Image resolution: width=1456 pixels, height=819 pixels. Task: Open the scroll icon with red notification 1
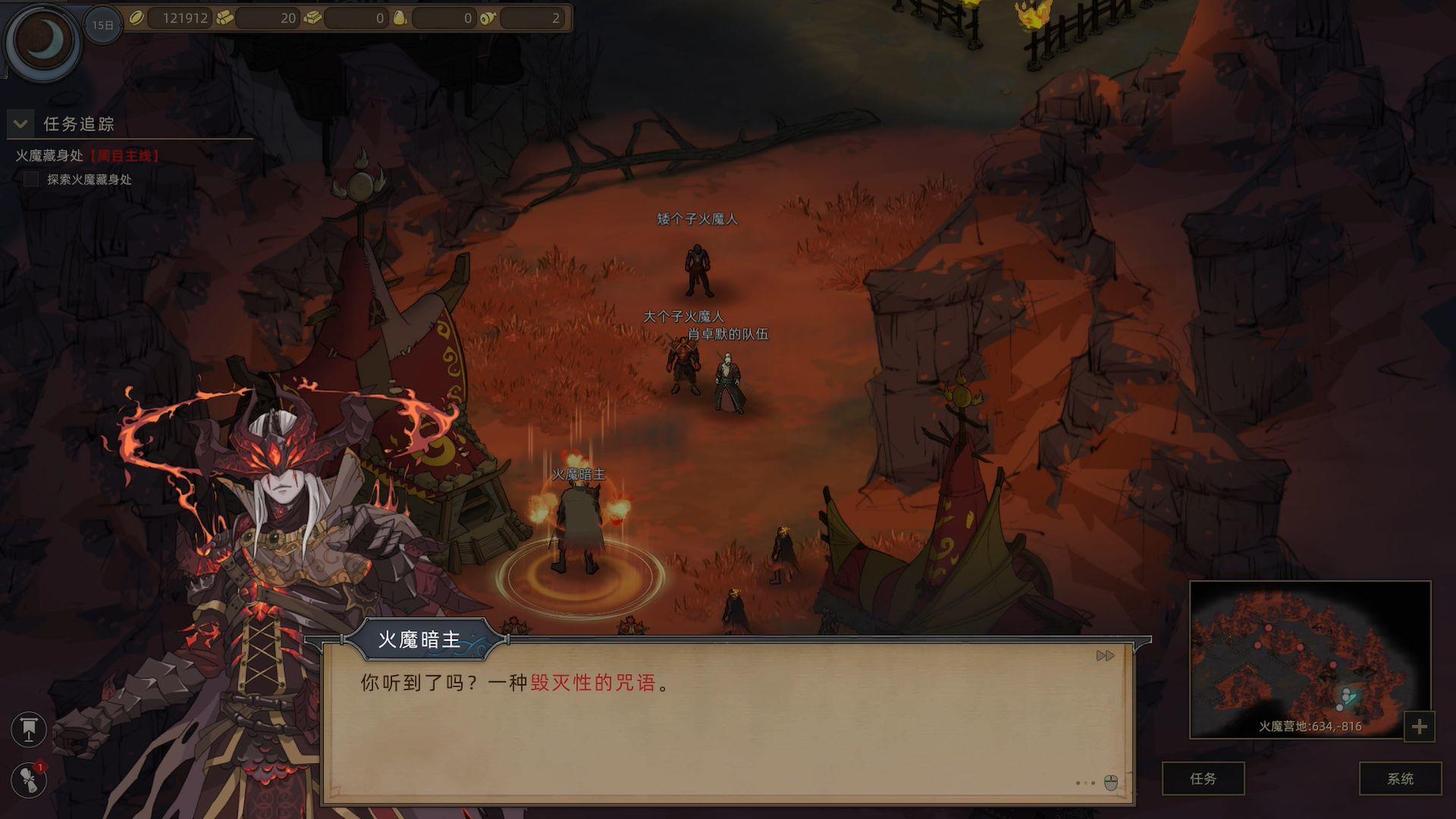tap(29, 778)
